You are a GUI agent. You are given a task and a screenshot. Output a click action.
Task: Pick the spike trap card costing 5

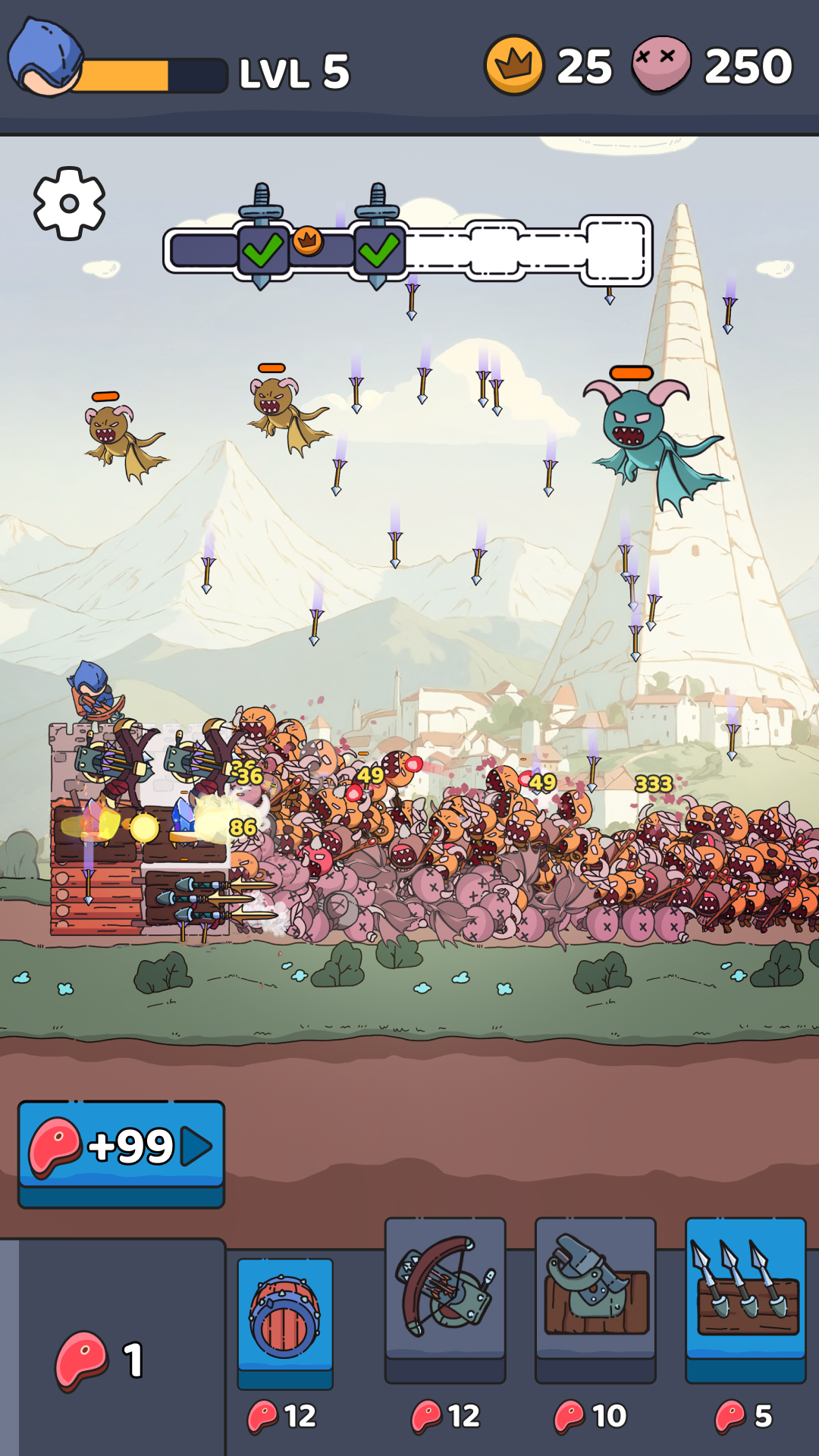click(x=745, y=1291)
